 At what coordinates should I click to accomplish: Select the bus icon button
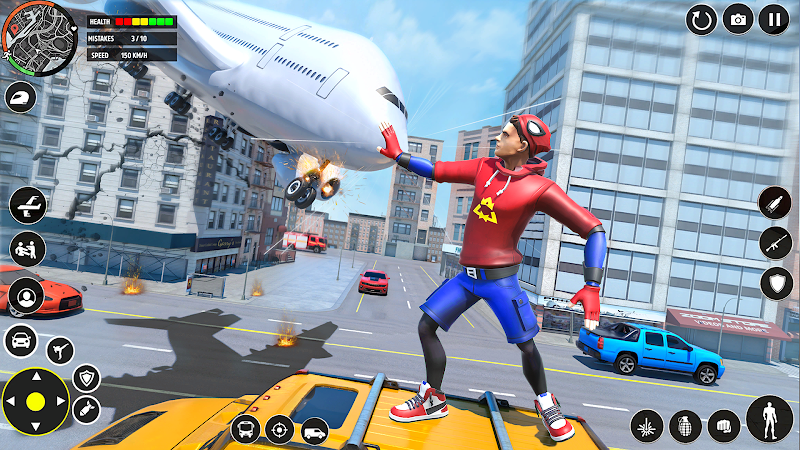pos(245,429)
